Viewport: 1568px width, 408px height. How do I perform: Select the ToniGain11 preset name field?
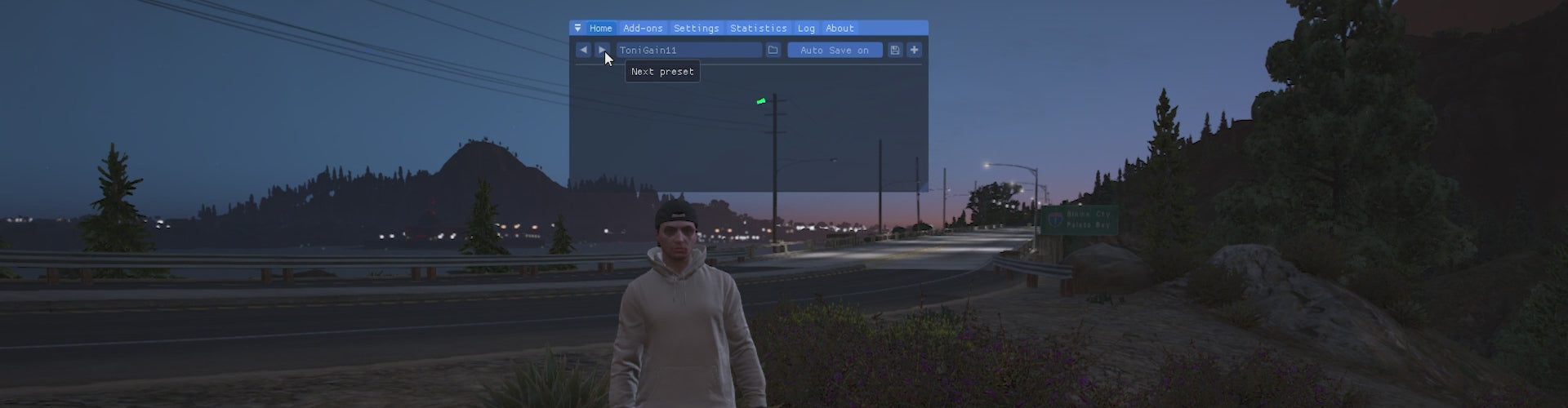(688, 51)
